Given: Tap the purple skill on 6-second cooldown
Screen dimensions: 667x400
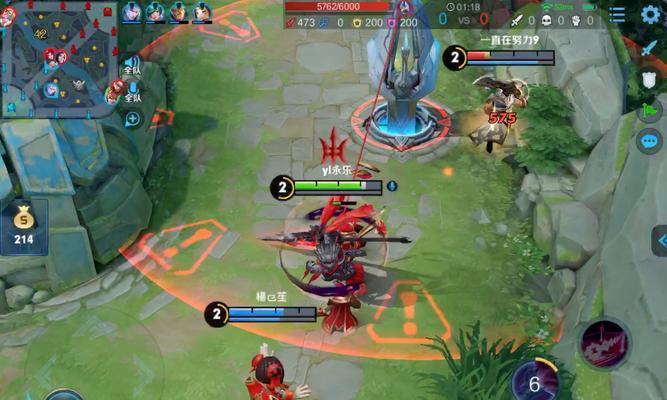Looking at the screenshot, I should pos(534,383).
